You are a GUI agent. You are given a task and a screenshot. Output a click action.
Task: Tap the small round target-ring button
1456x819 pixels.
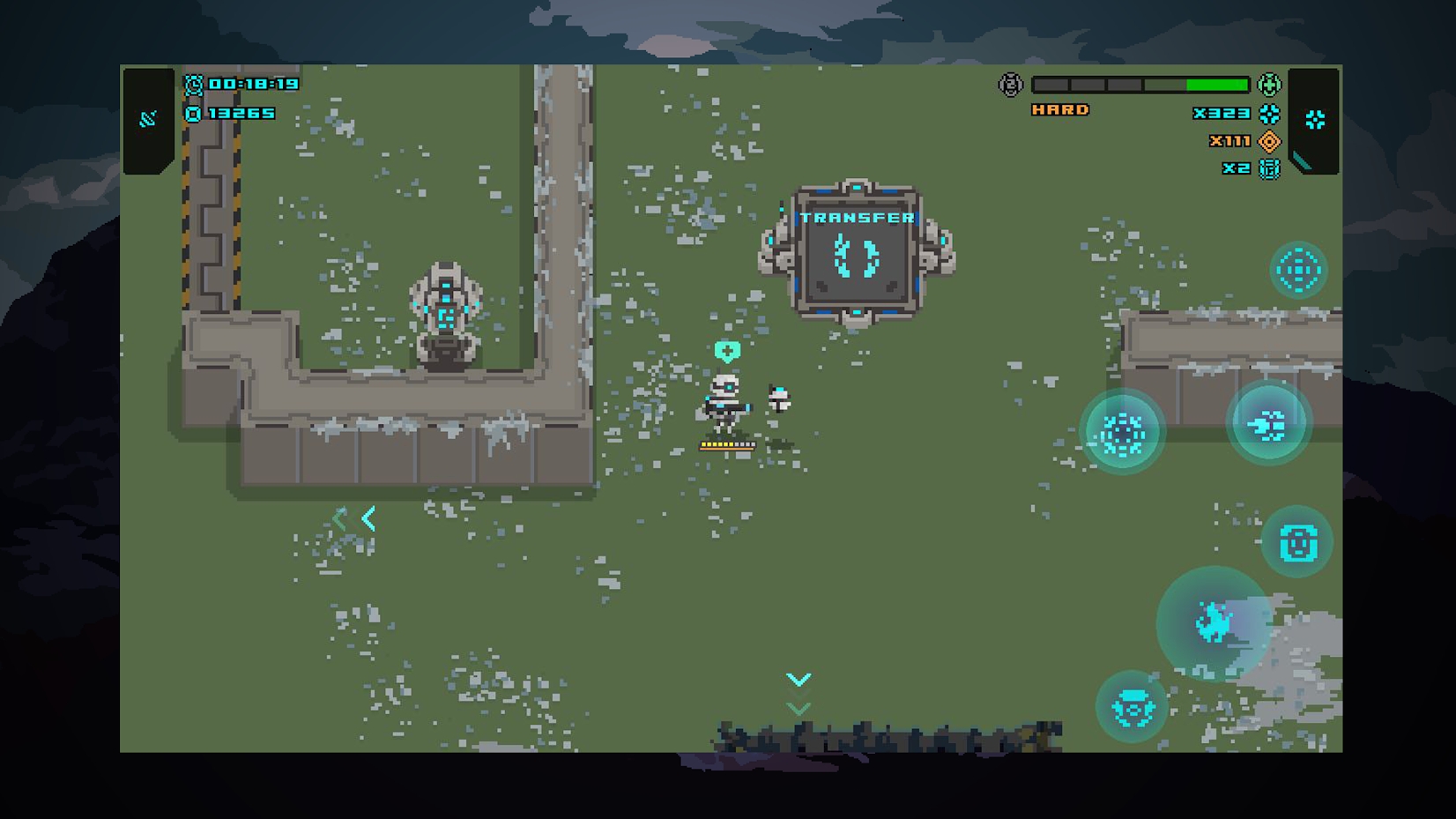coord(1297,270)
